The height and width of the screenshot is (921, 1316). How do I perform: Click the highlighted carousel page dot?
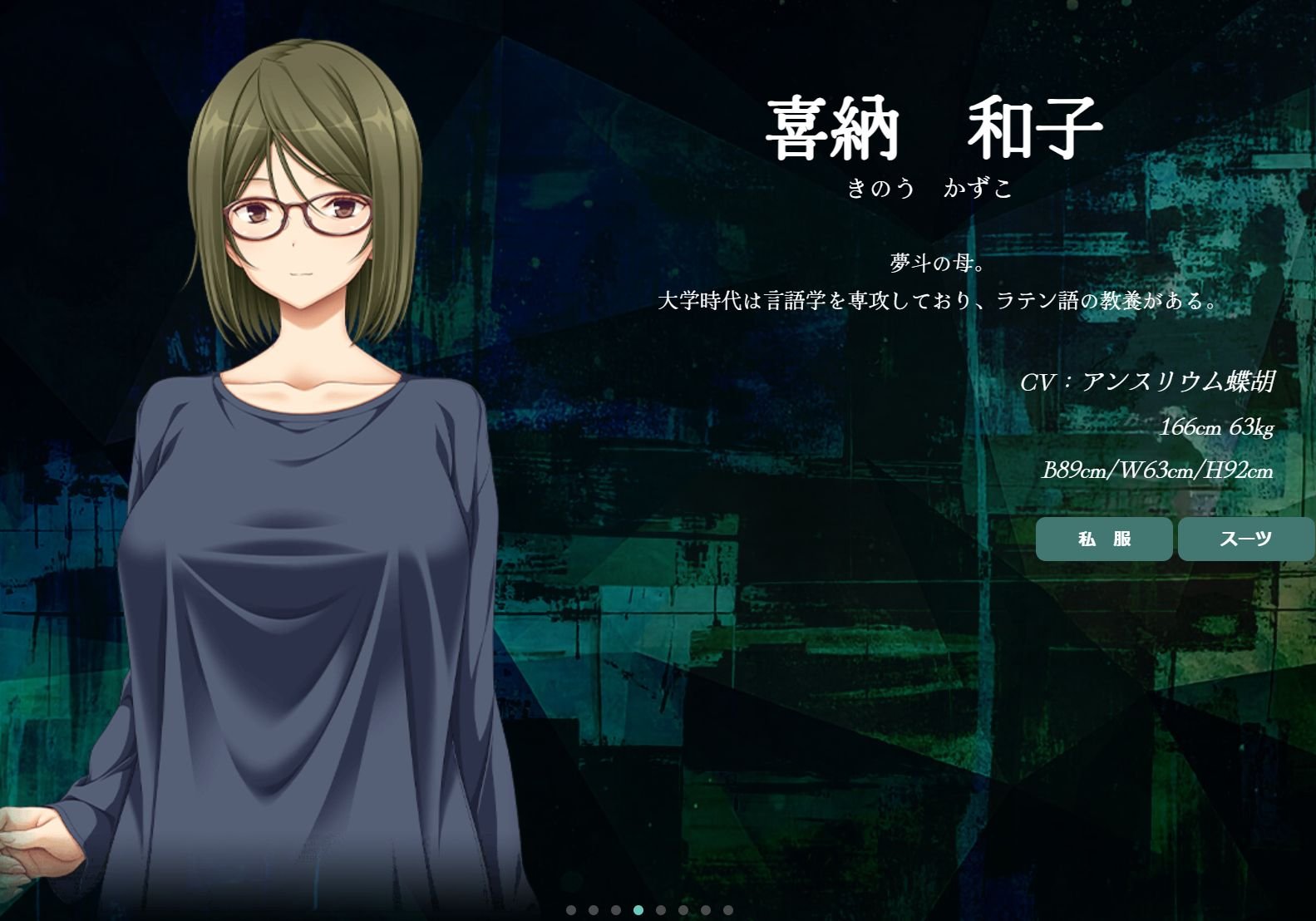[x=638, y=910]
